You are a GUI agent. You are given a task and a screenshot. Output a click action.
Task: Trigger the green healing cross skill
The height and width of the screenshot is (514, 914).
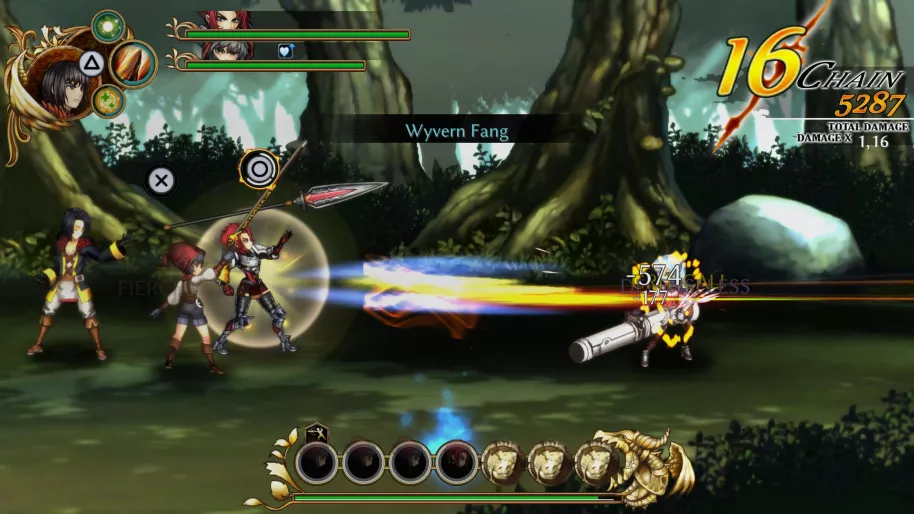(107, 100)
